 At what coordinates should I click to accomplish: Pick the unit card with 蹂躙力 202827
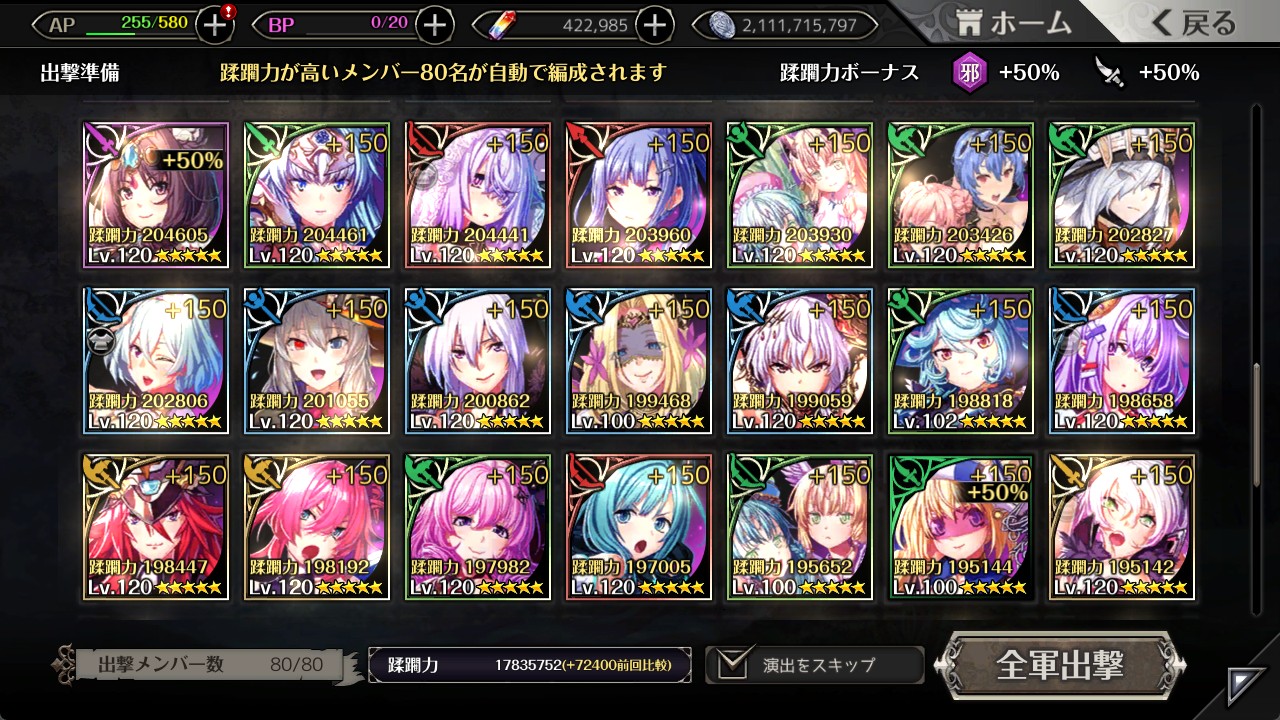(x=1121, y=195)
